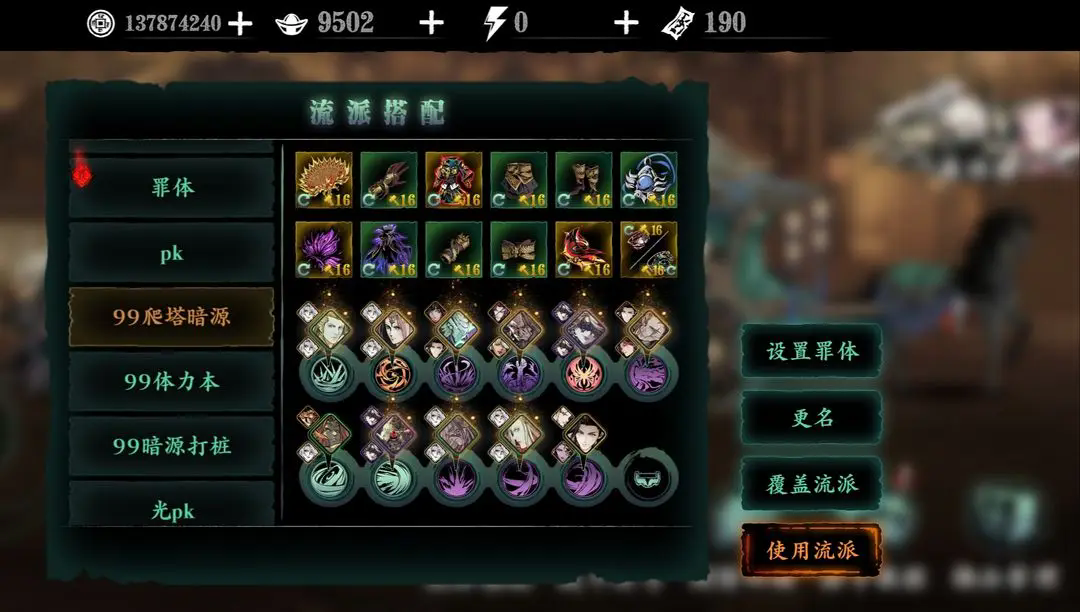Select the split dual-ring equipment slot
The width and height of the screenshot is (1080, 612).
click(x=648, y=250)
